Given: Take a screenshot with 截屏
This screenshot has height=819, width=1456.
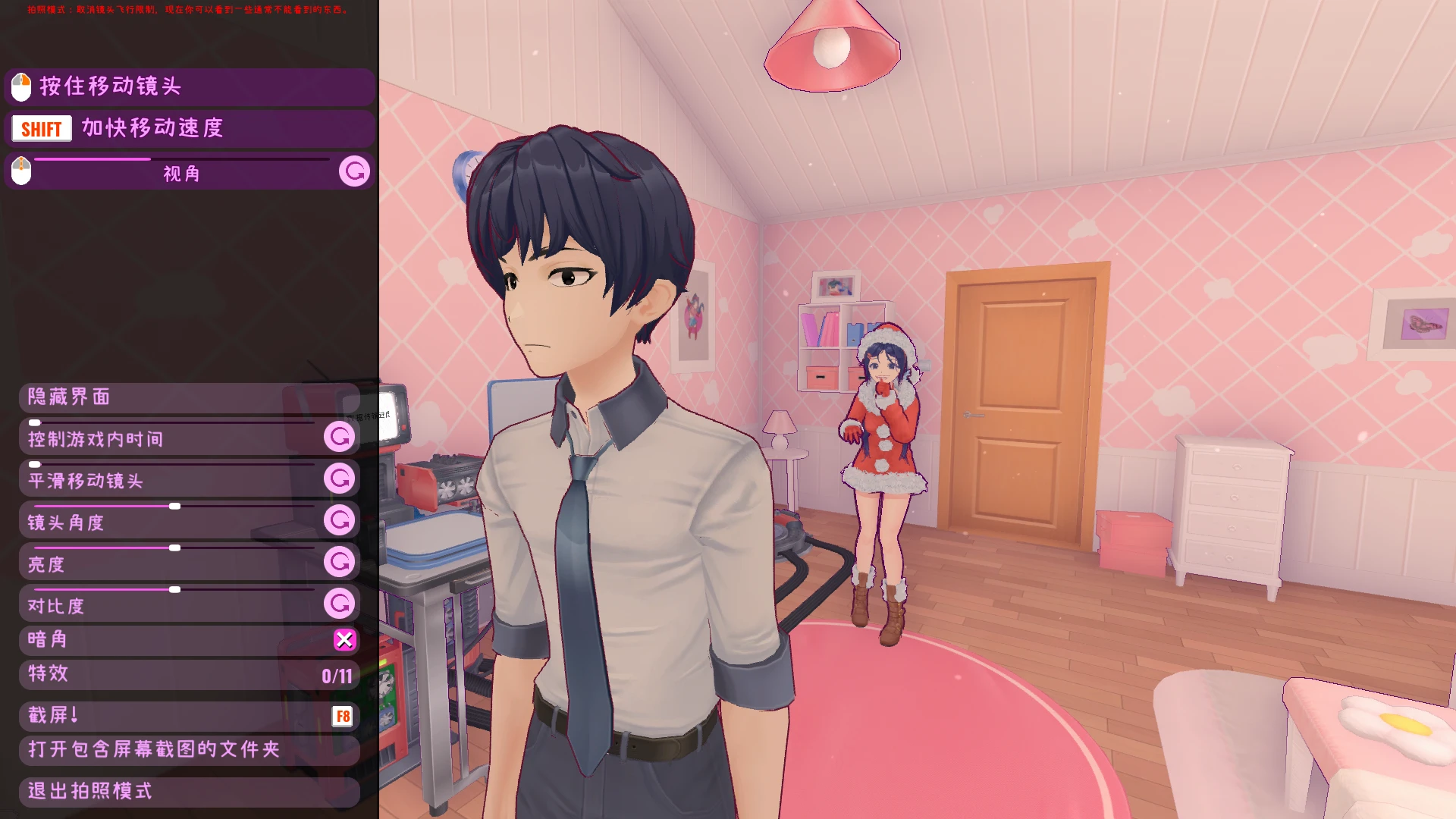Looking at the screenshot, I should 189,715.
